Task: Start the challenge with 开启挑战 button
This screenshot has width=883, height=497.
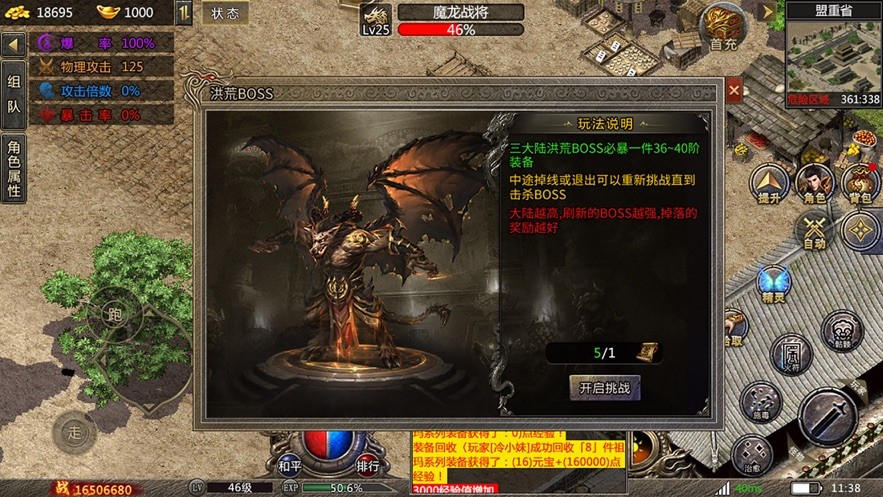Action: (x=604, y=387)
